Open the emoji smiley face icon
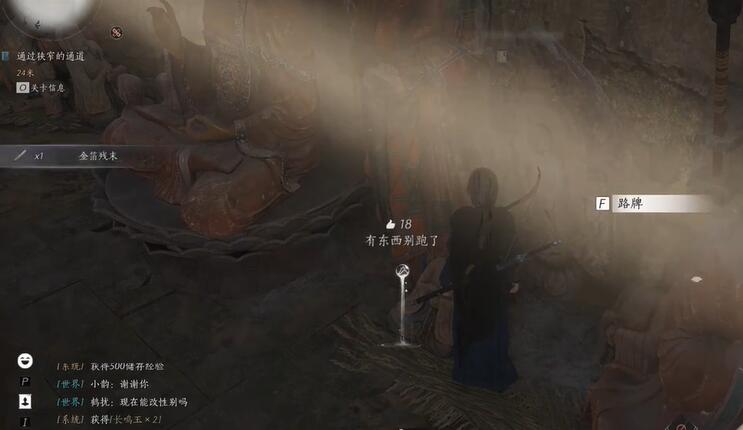Image resolution: width=743 pixels, height=430 pixels. 25,361
